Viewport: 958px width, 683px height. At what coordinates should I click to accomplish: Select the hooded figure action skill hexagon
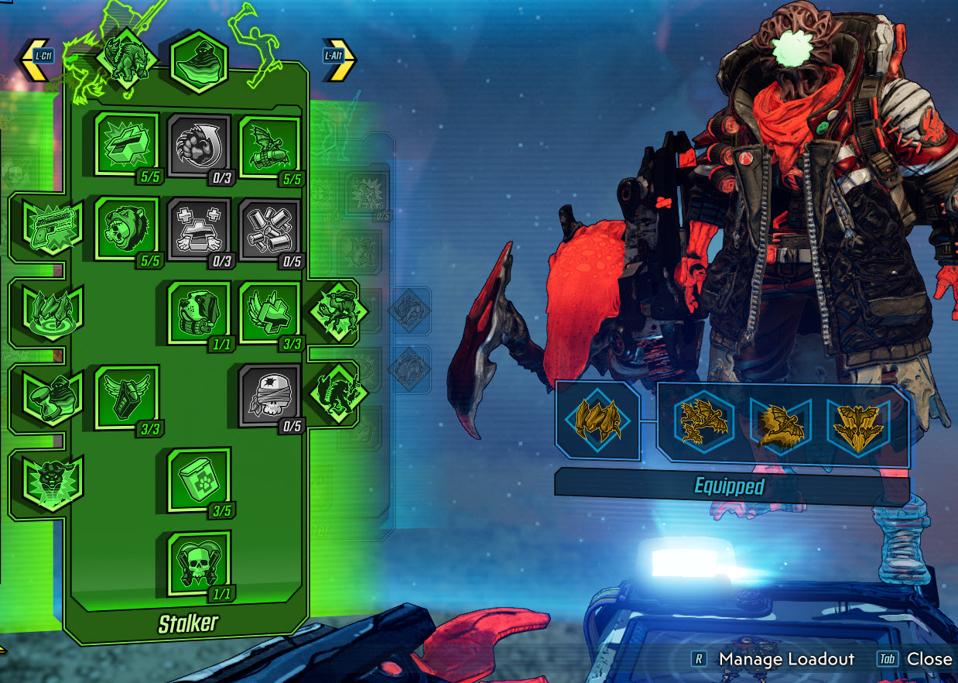tap(200, 62)
